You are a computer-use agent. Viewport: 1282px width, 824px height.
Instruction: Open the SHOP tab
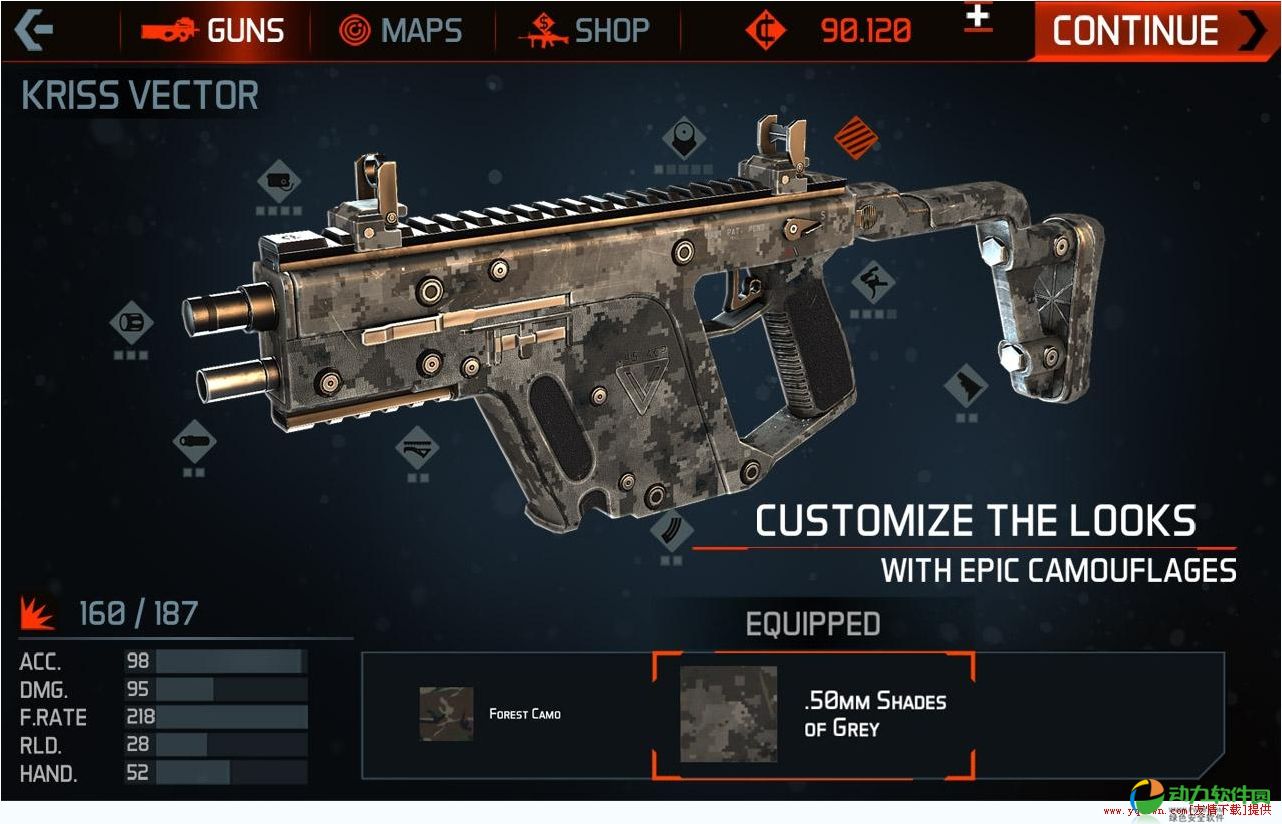[x=585, y=31]
